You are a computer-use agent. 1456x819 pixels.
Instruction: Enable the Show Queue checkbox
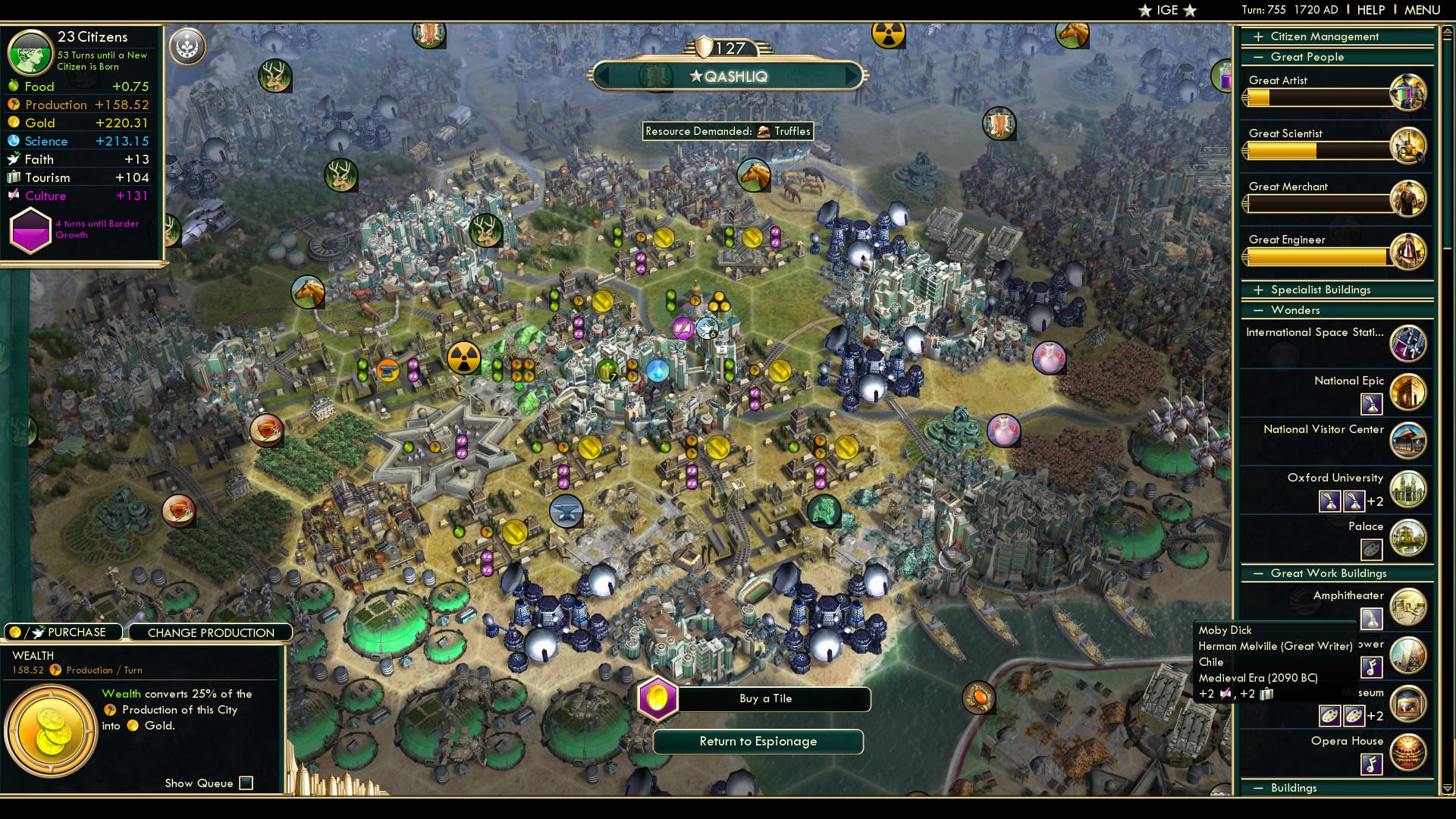[x=246, y=783]
